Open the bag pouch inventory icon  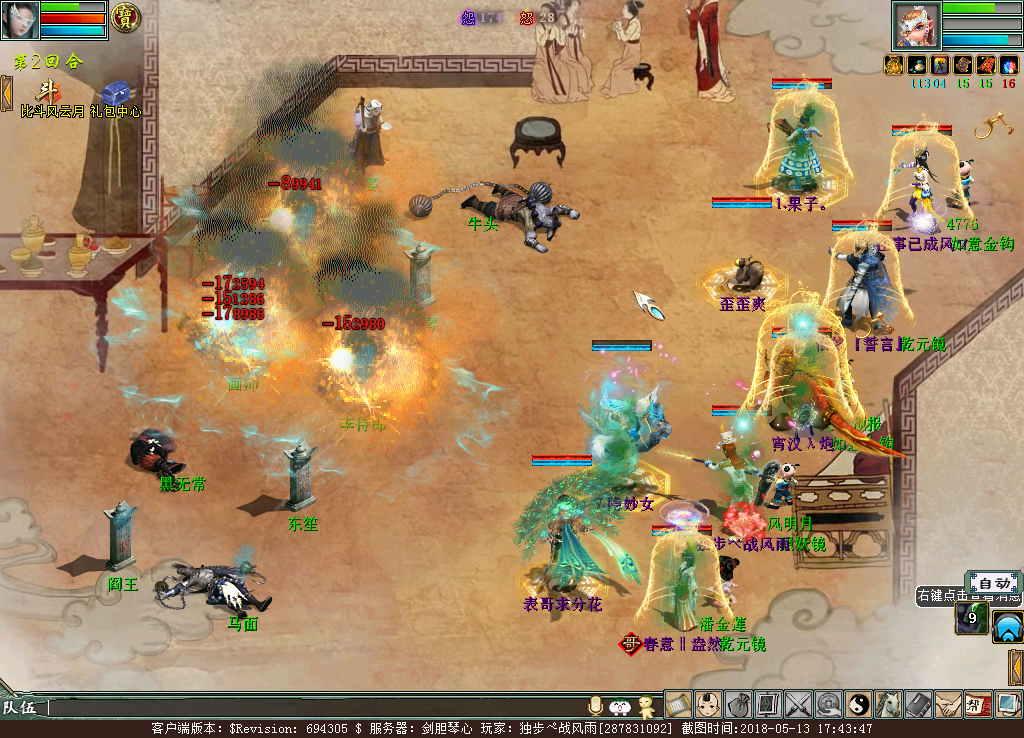pyautogui.click(x=738, y=705)
